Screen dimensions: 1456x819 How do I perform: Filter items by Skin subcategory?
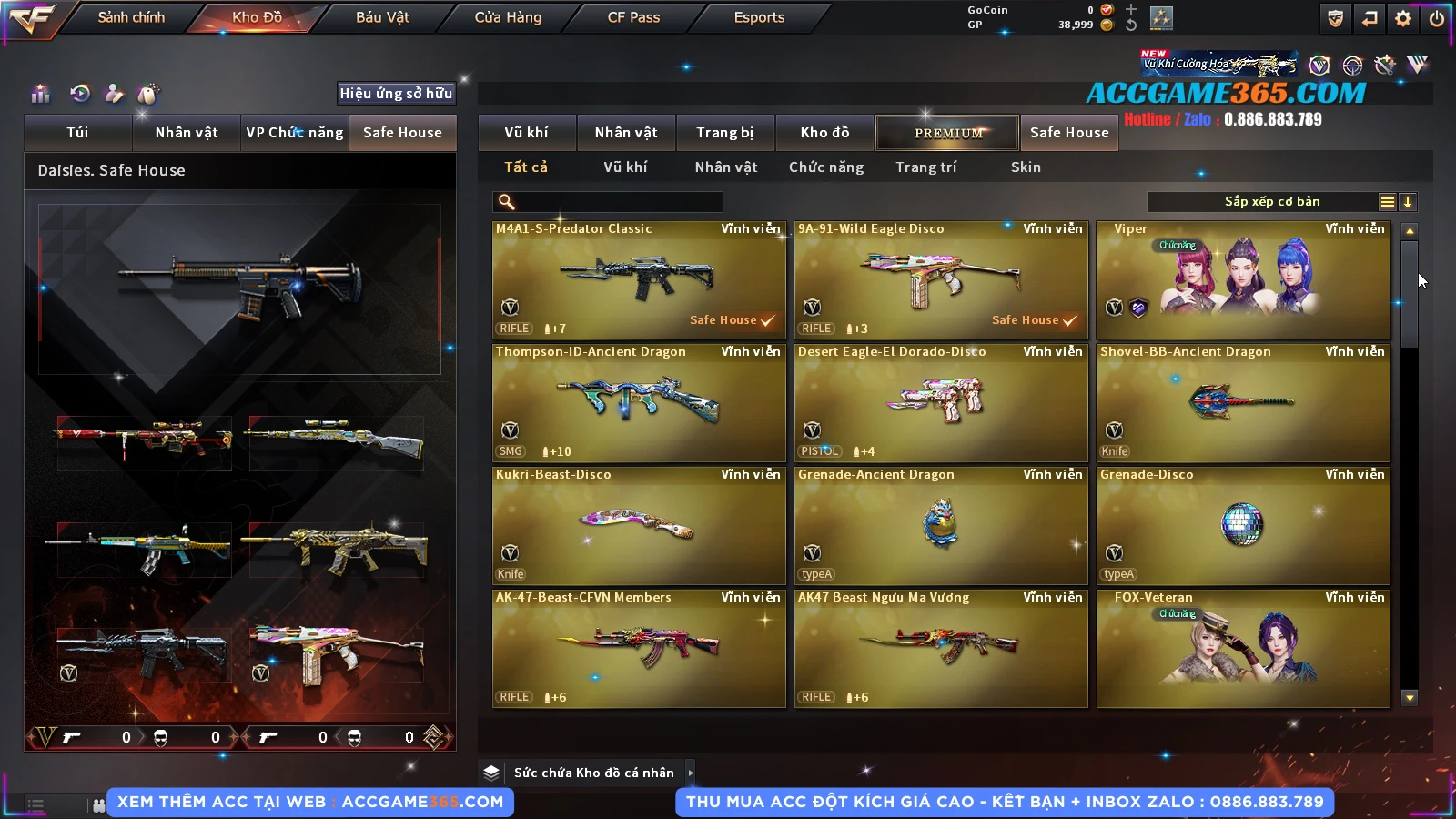pos(1026,167)
